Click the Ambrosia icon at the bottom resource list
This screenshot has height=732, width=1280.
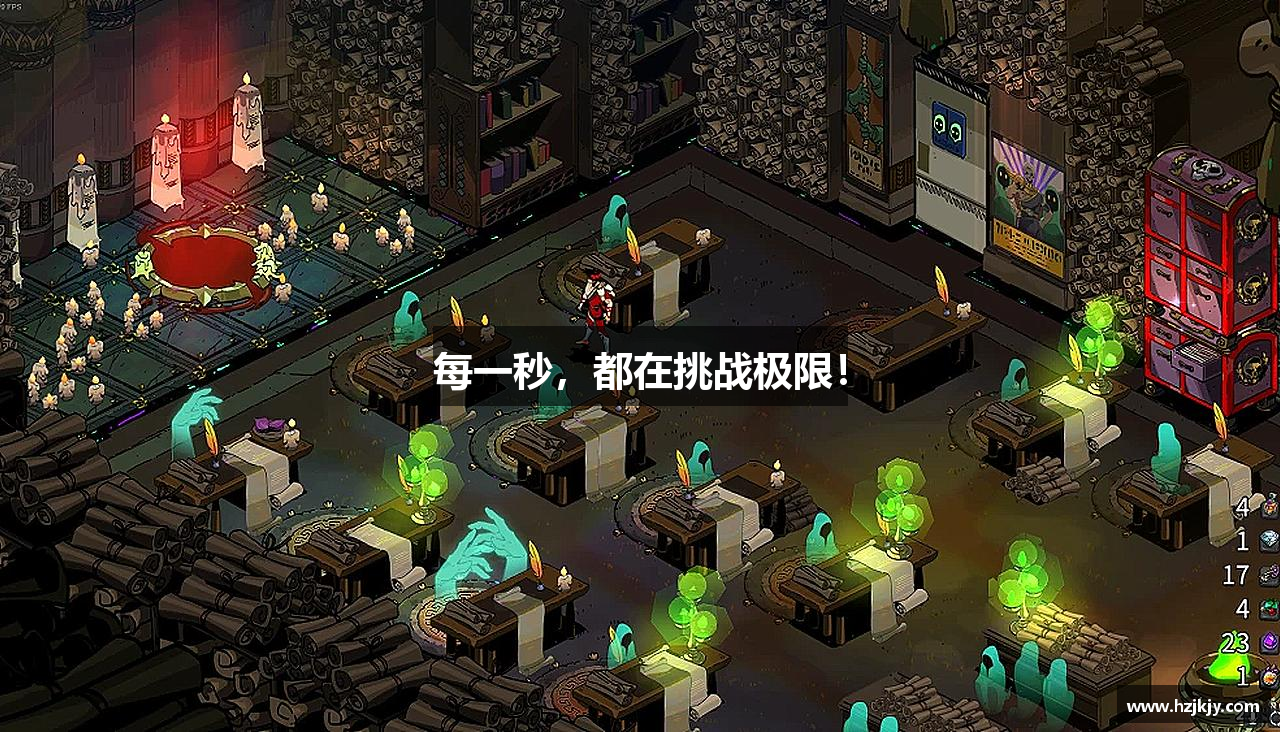click(x=1268, y=675)
